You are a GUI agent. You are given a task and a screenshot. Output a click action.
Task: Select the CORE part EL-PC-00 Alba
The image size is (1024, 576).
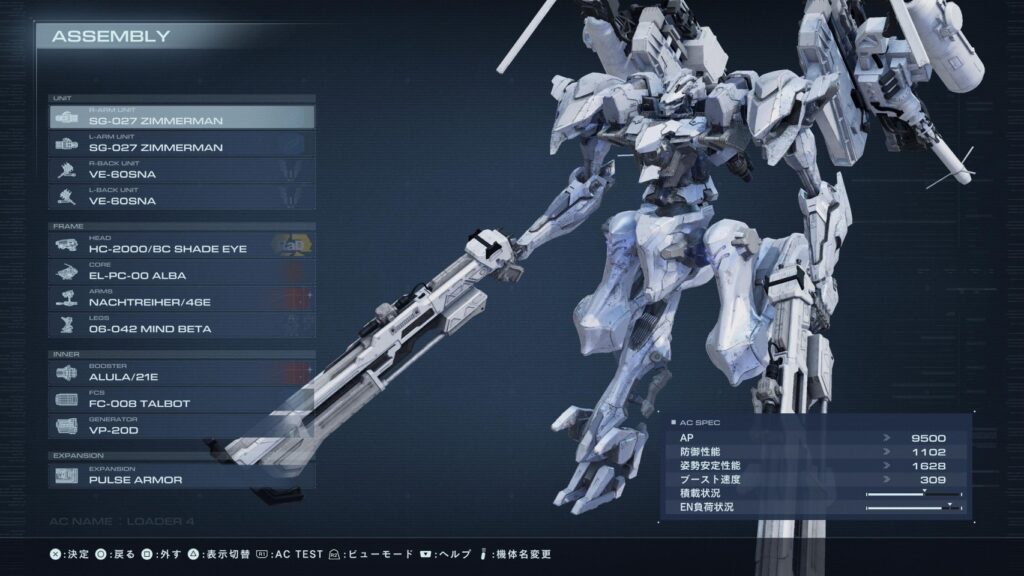pyautogui.click(x=181, y=272)
